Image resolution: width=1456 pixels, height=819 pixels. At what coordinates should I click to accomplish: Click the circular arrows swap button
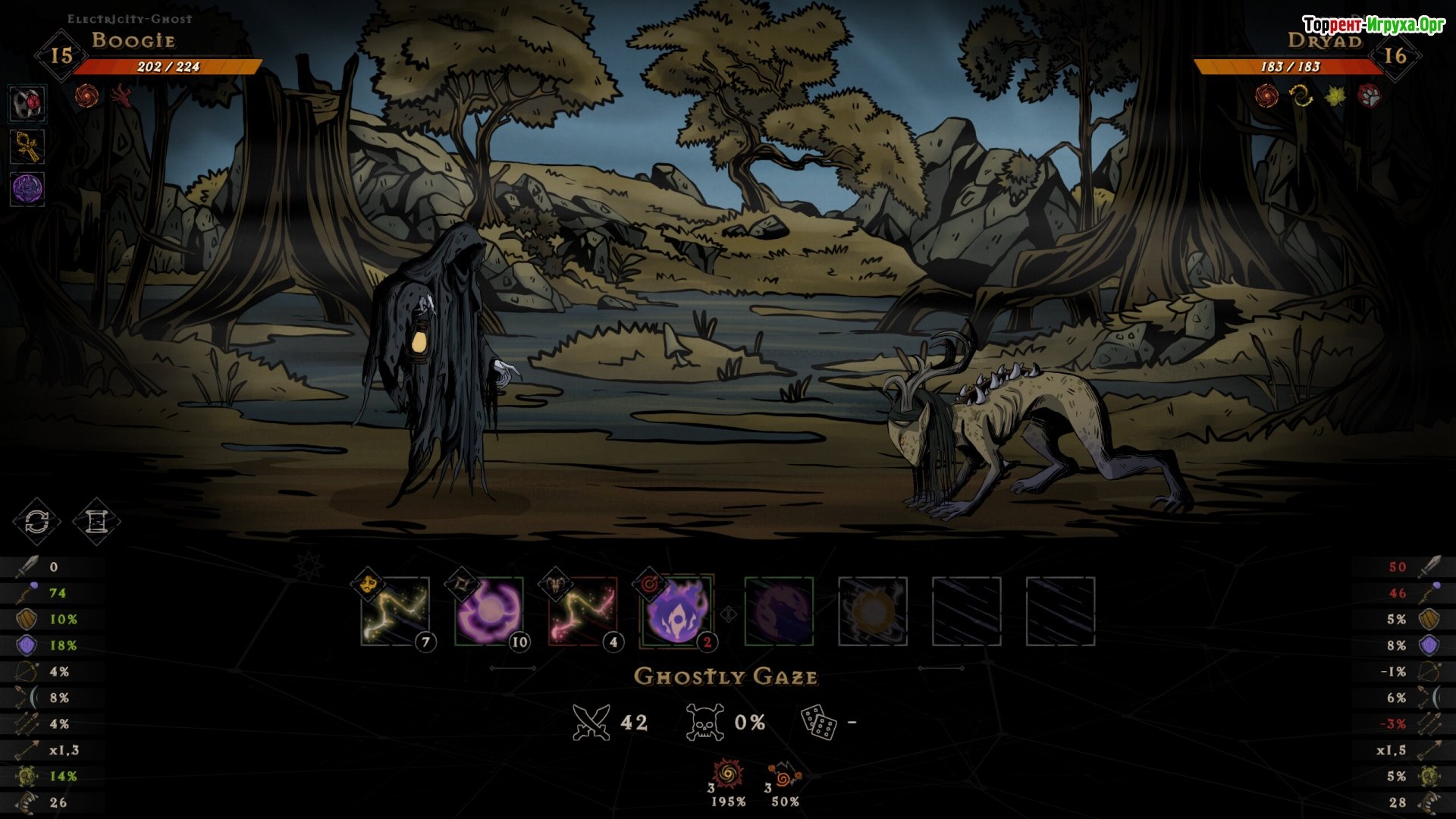click(36, 522)
